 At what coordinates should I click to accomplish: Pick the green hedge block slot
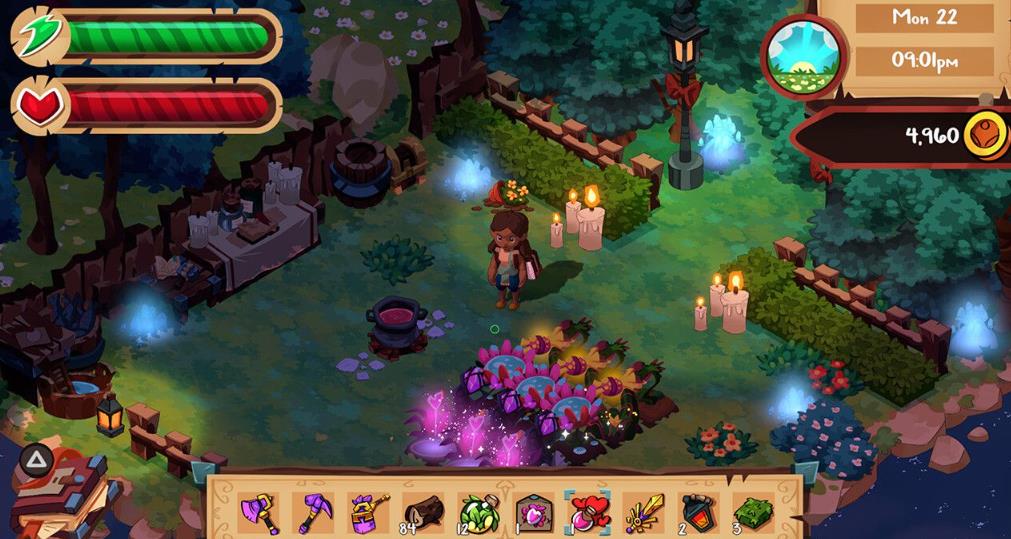pos(753,512)
